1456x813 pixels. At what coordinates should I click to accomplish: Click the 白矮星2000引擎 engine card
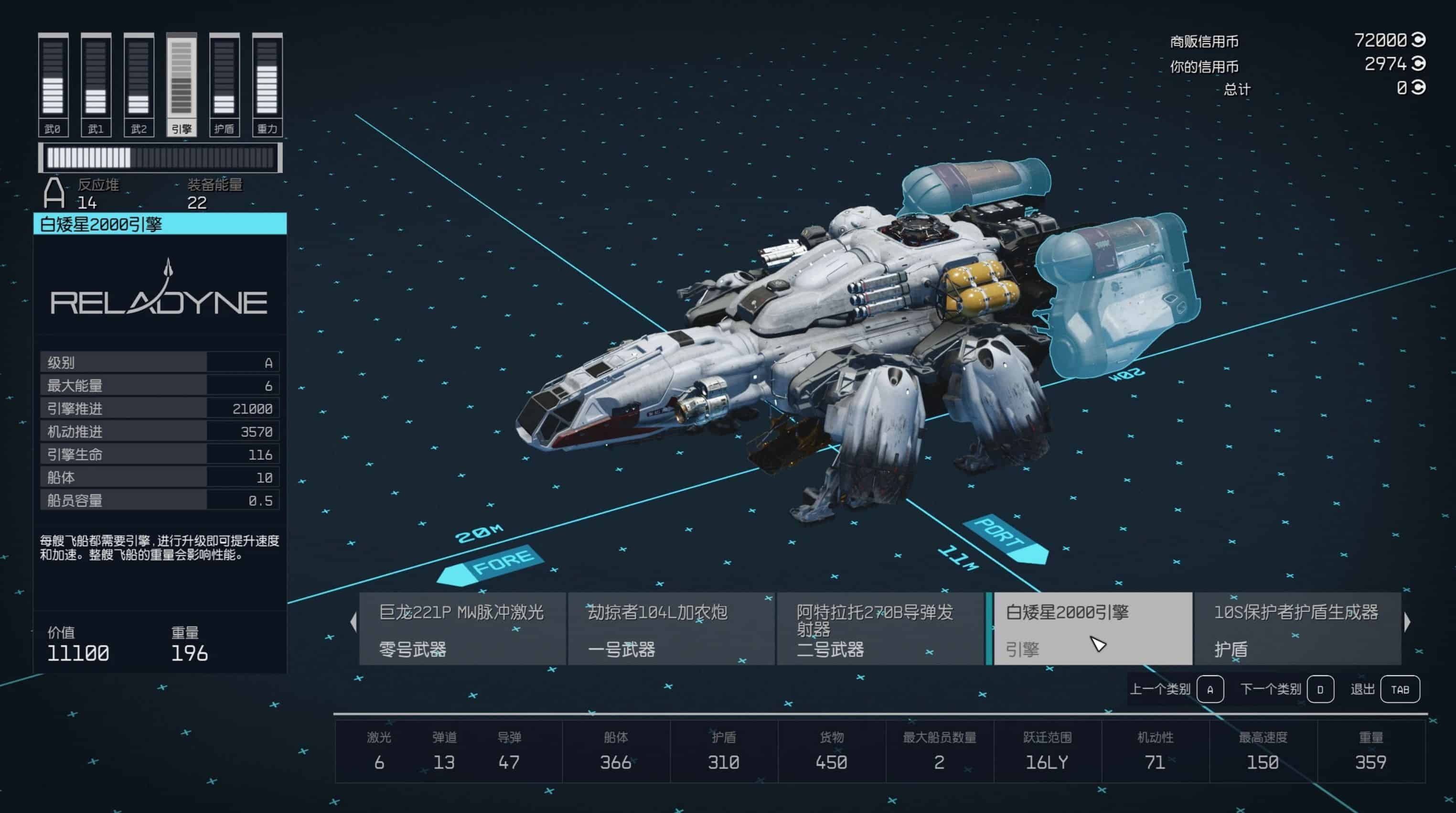(1092, 629)
